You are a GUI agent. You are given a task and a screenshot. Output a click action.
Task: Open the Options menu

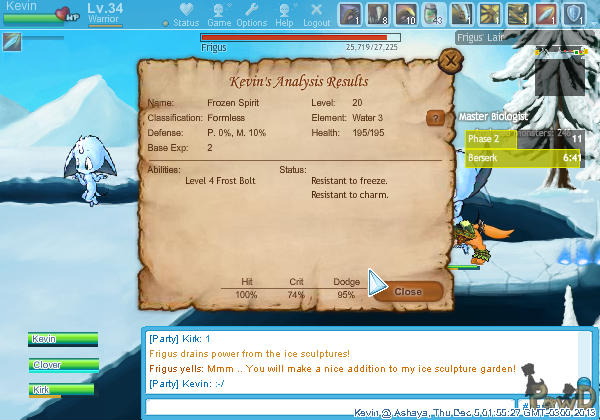pos(251,16)
